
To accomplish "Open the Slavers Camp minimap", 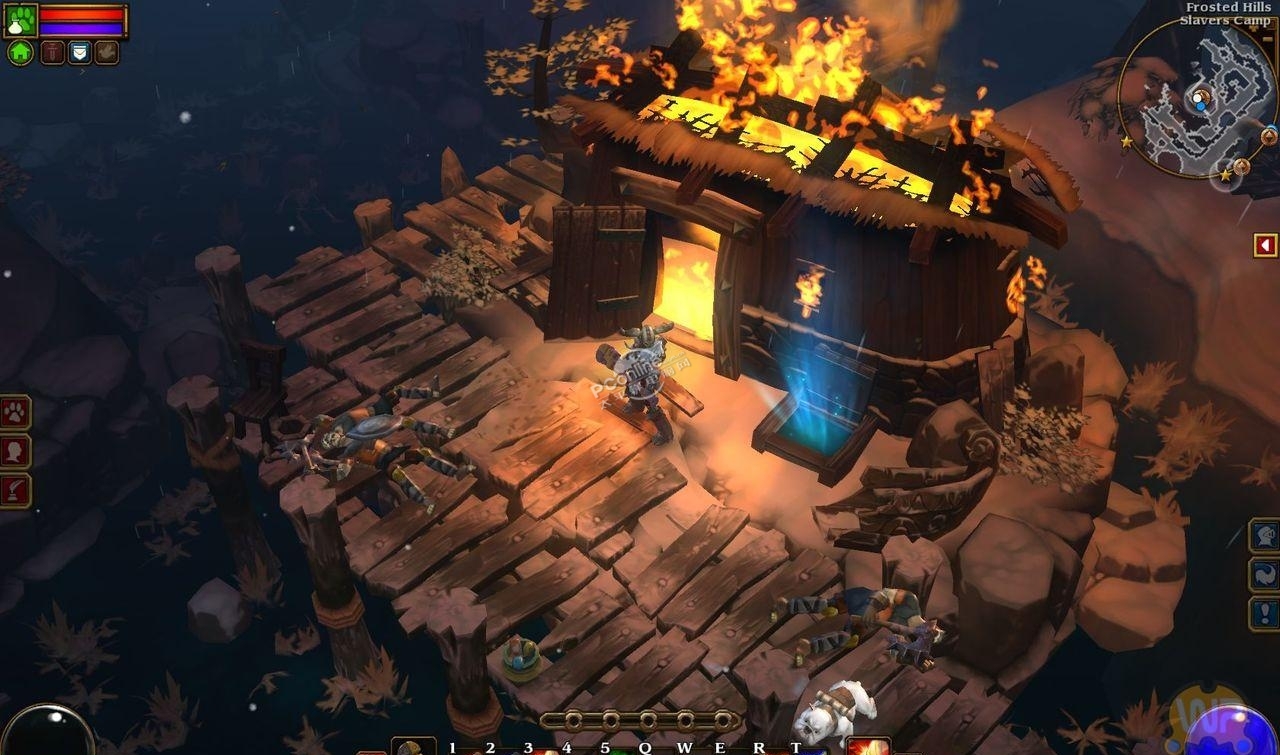I will click(1195, 100).
